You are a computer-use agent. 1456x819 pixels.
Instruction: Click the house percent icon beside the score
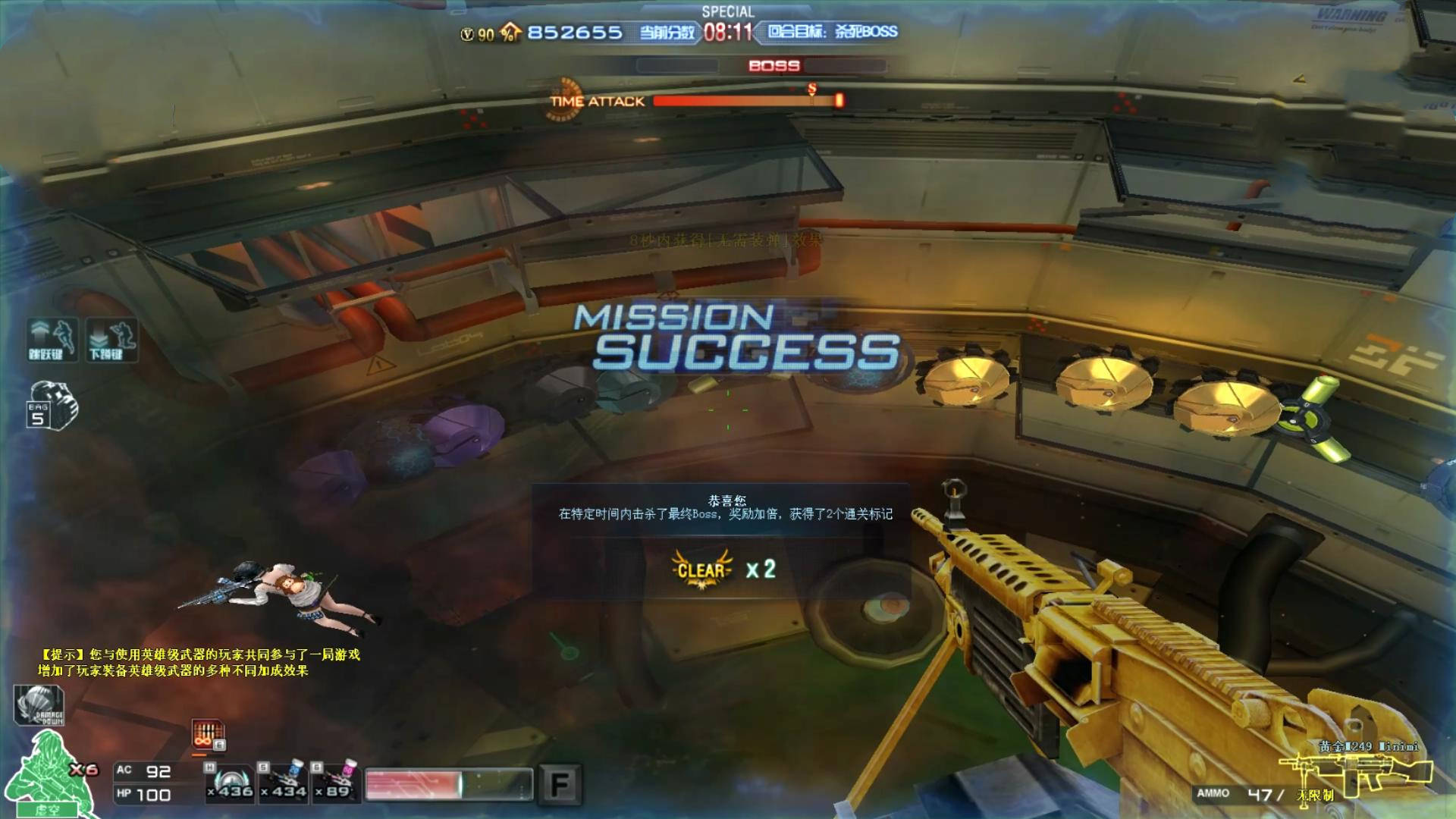(511, 33)
